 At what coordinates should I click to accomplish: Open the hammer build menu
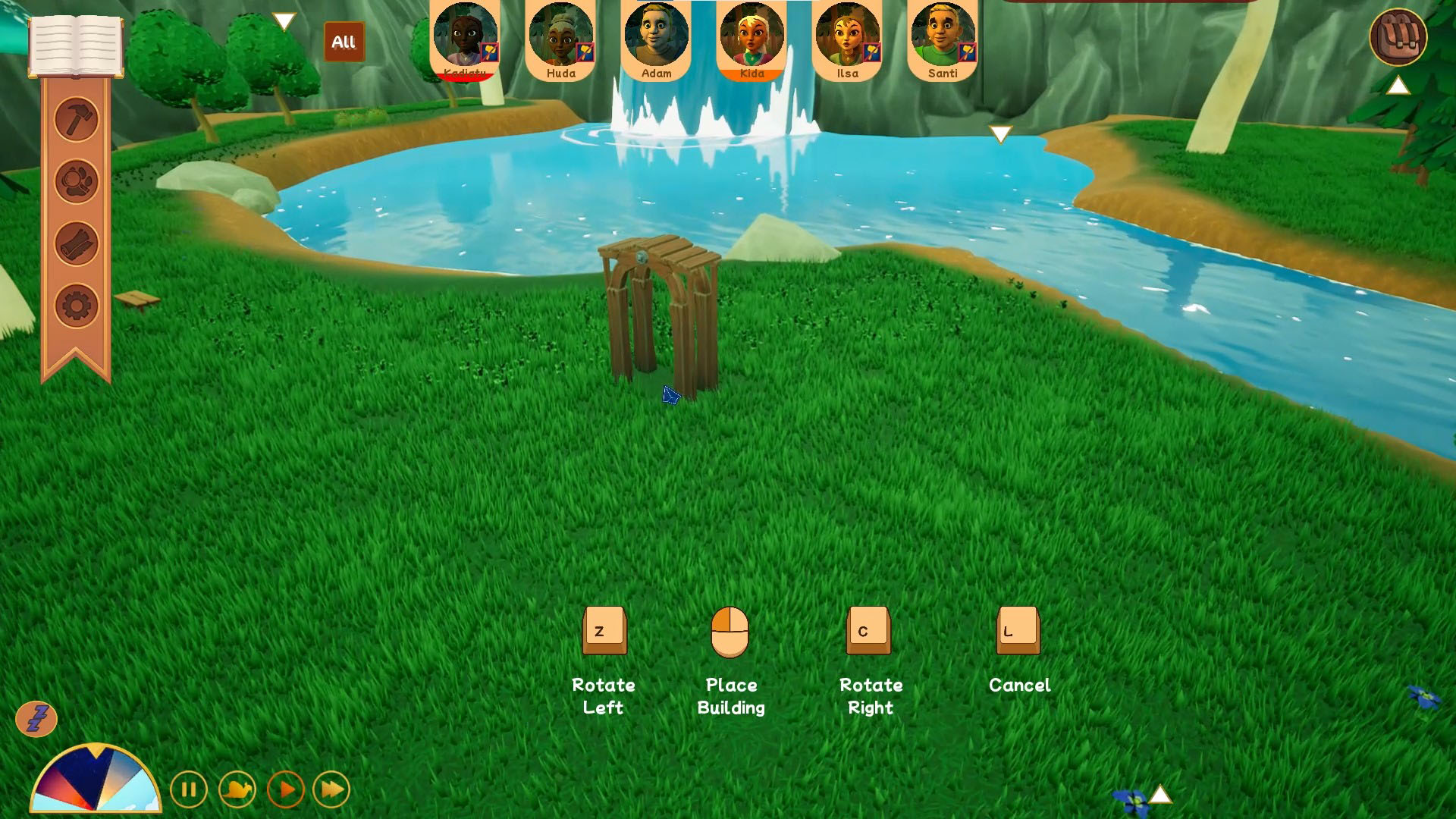77,119
